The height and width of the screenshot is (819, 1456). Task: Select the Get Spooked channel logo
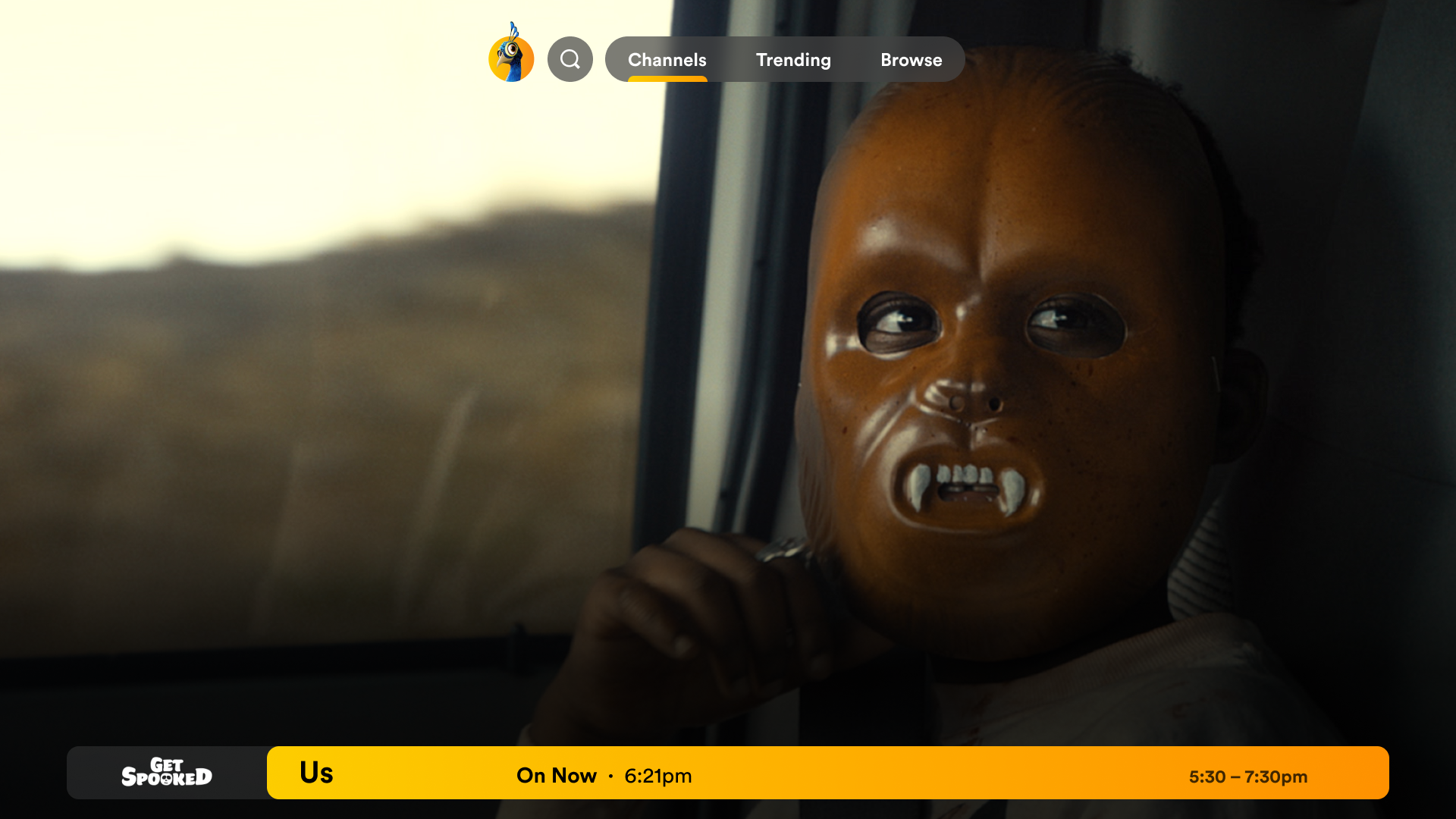(x=167, y=773)
